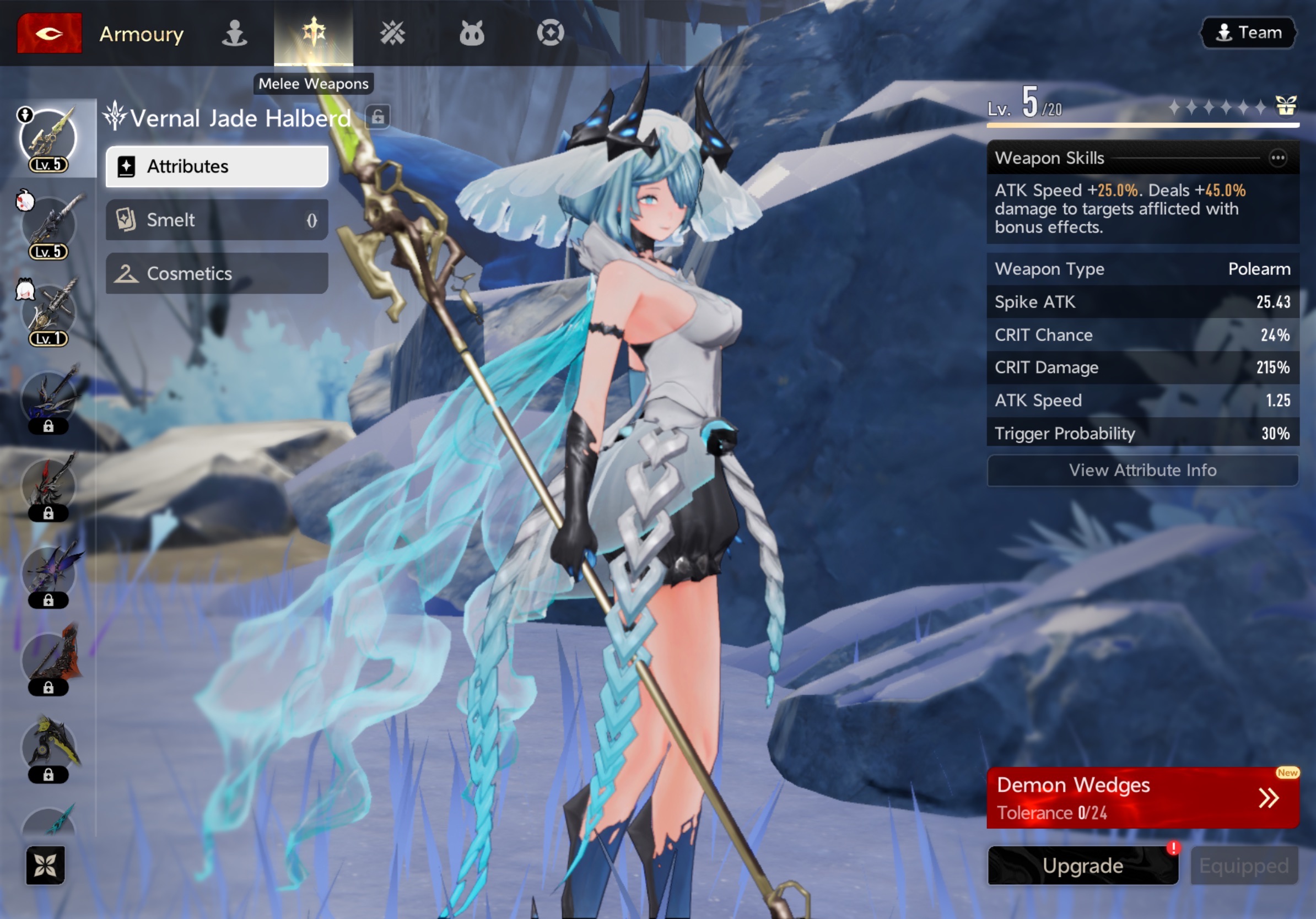Viewport: 1316px width, 919px height.
Task: Click View Attribute Info
Action: click(1142, 470)
